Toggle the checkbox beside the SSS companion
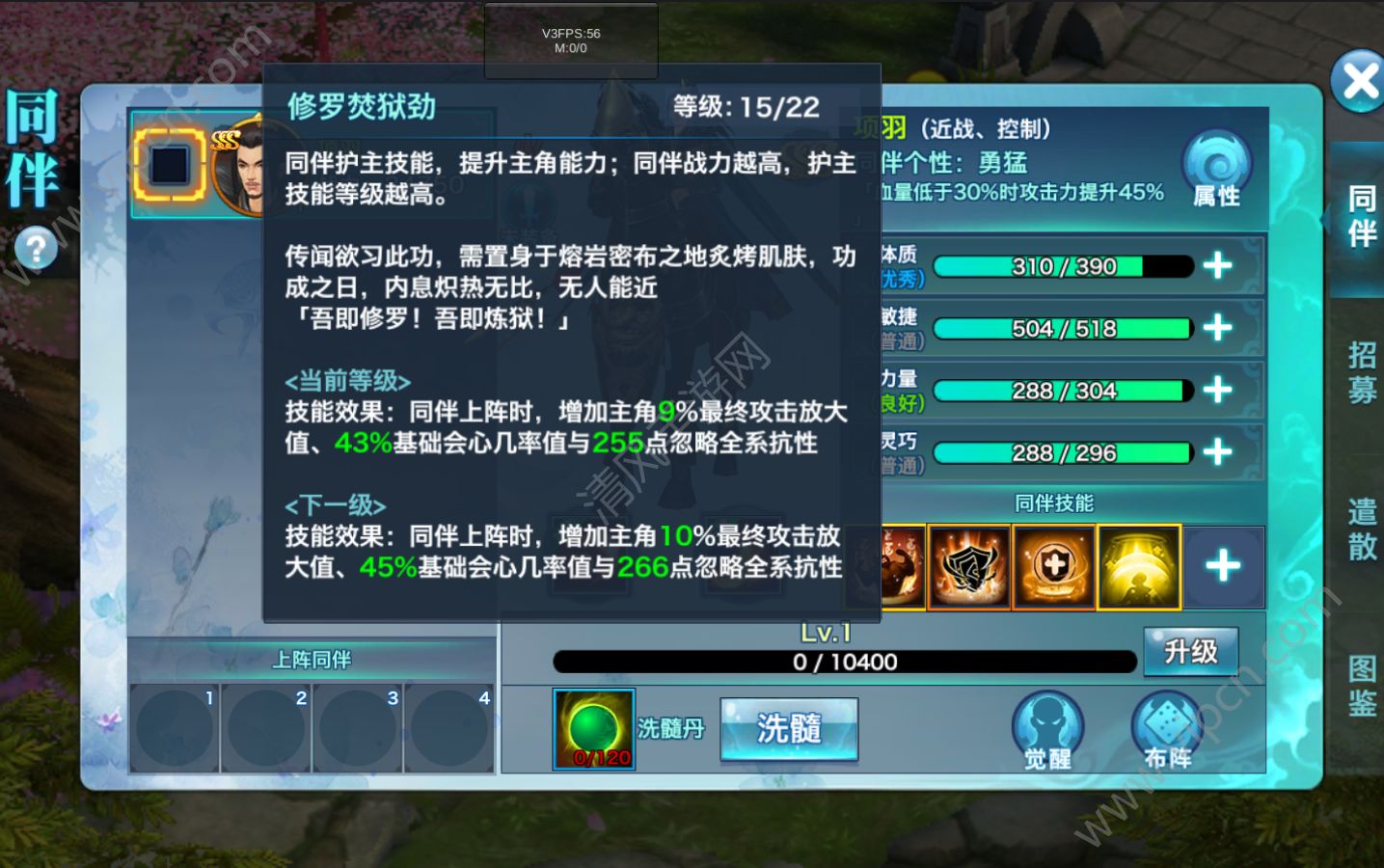This screenshot has width=1384, height=868. tap(168, 166)
